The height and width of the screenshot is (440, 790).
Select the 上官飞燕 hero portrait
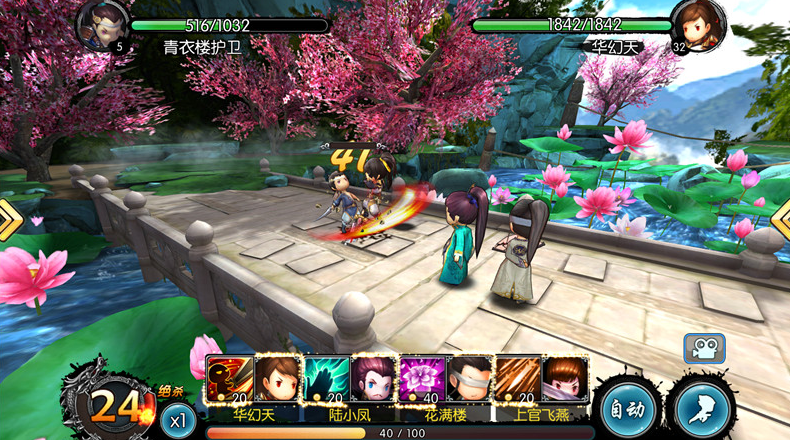(x=565, y=379)
